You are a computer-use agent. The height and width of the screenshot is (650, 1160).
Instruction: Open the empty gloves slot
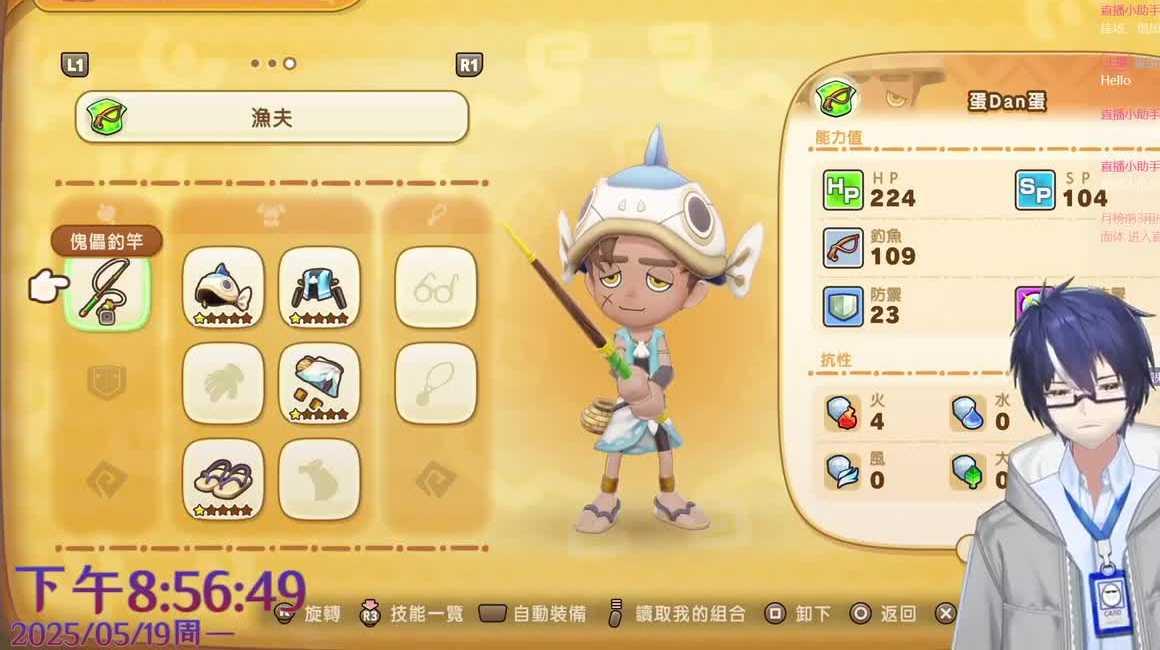(x=223, y=383)
